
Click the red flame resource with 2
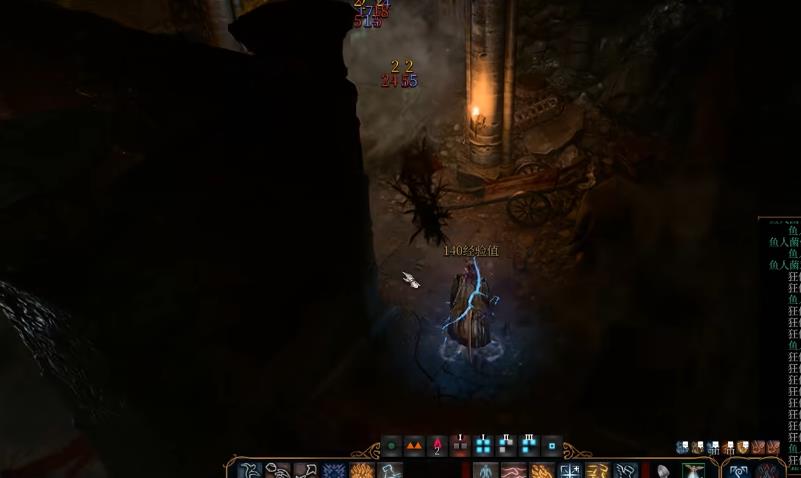click(437, 446)
